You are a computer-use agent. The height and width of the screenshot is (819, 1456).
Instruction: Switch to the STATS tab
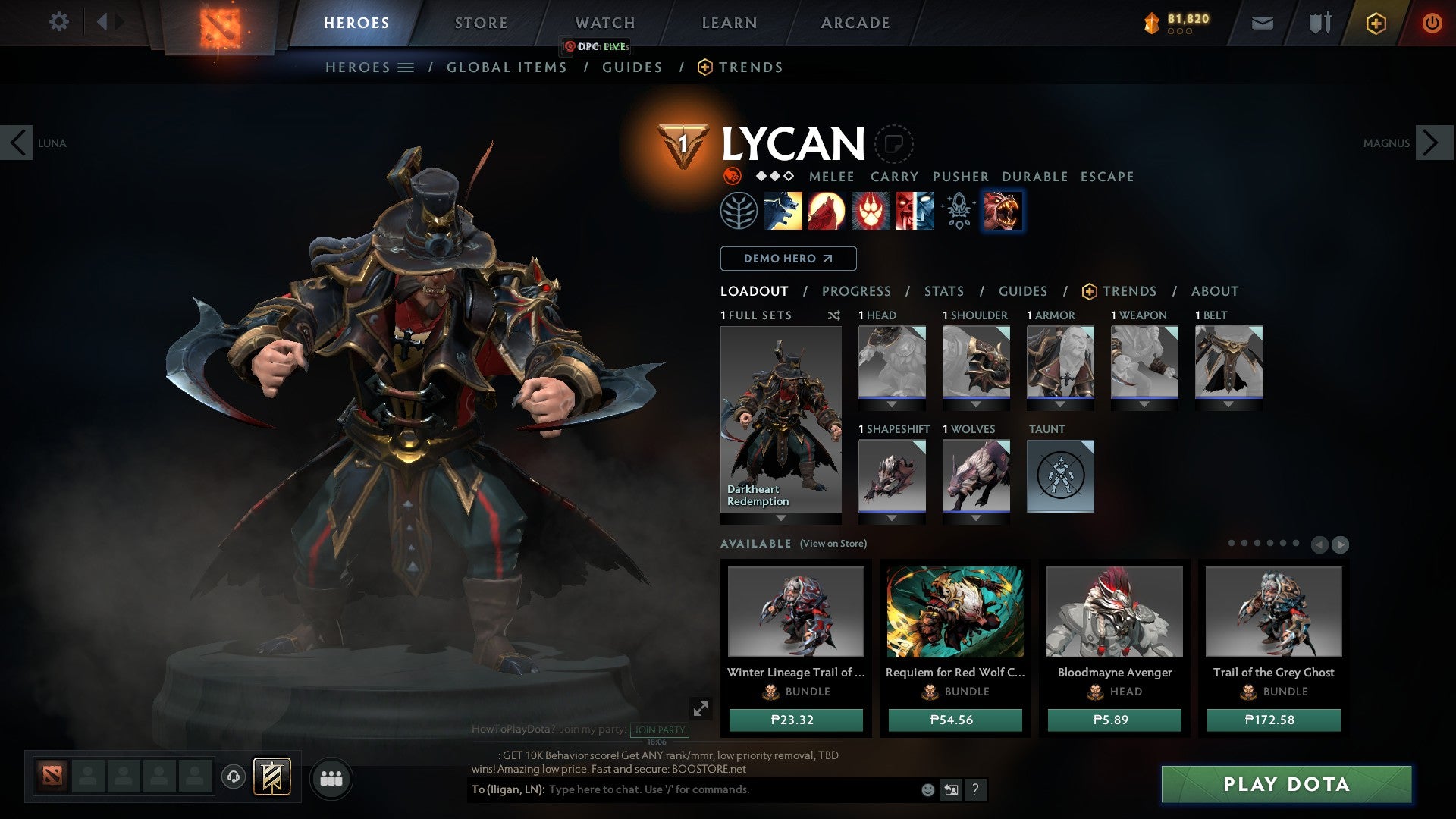click(943, 290)
